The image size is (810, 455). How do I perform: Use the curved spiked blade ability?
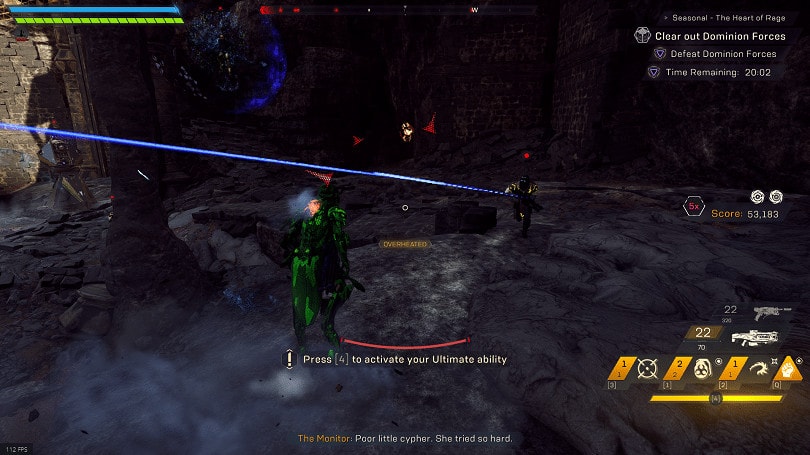pyautogui.click(x=757, y=370)
